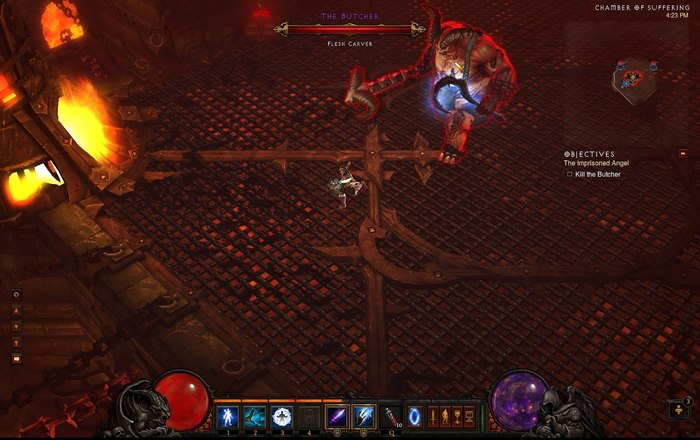Screen dimensions: 700x440
Task: Open the chat bubble button
Action: coord(15,358)
